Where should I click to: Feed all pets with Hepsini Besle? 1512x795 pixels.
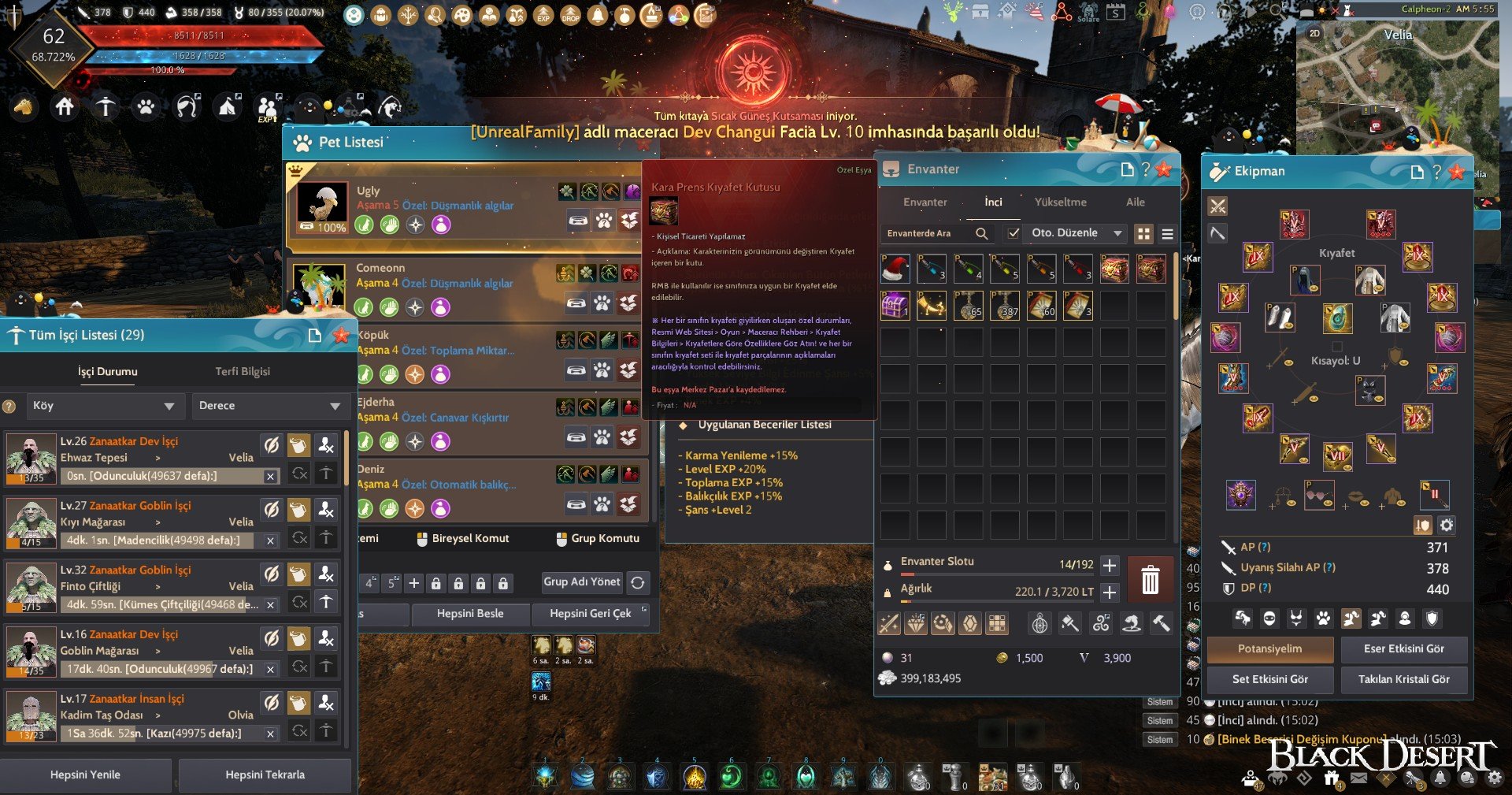[469, 613]
